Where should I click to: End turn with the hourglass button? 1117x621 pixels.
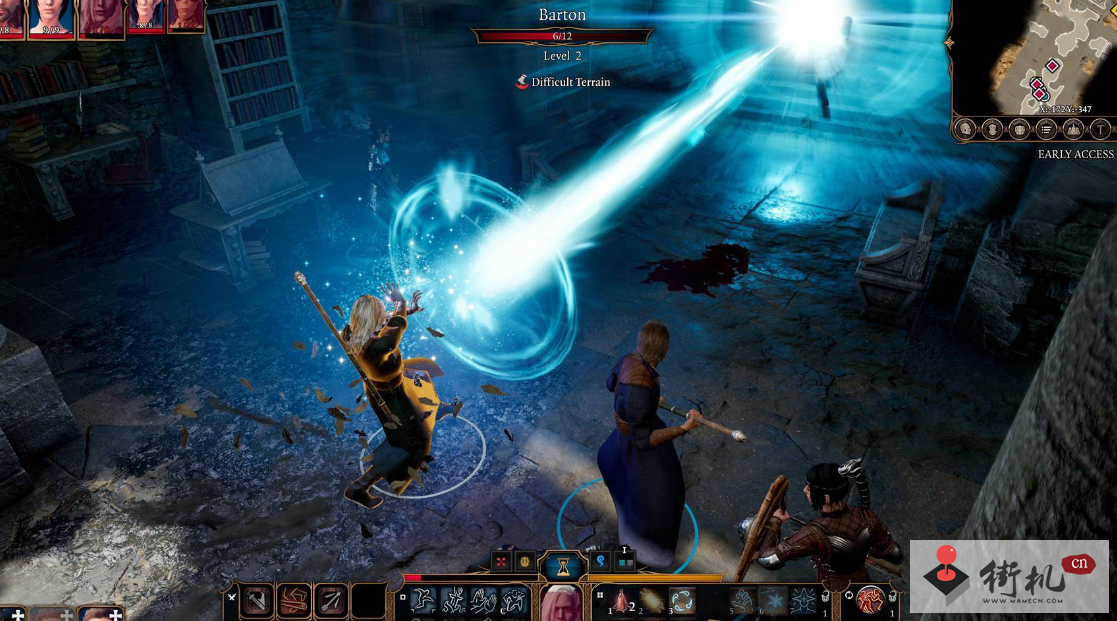coord(562,567)
